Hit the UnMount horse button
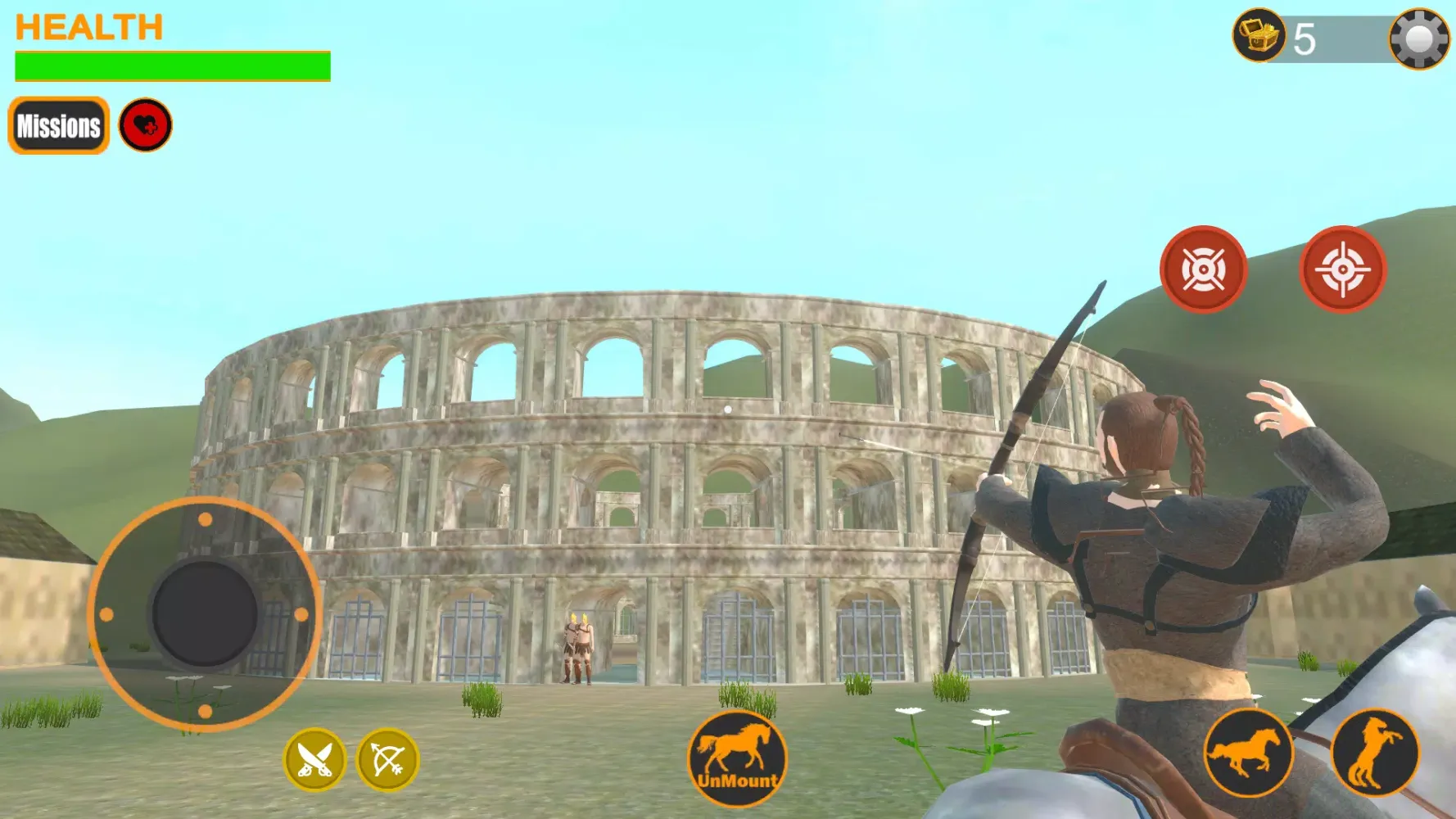The width and height of the screenshot is (1456, 819). coord(737,758)
